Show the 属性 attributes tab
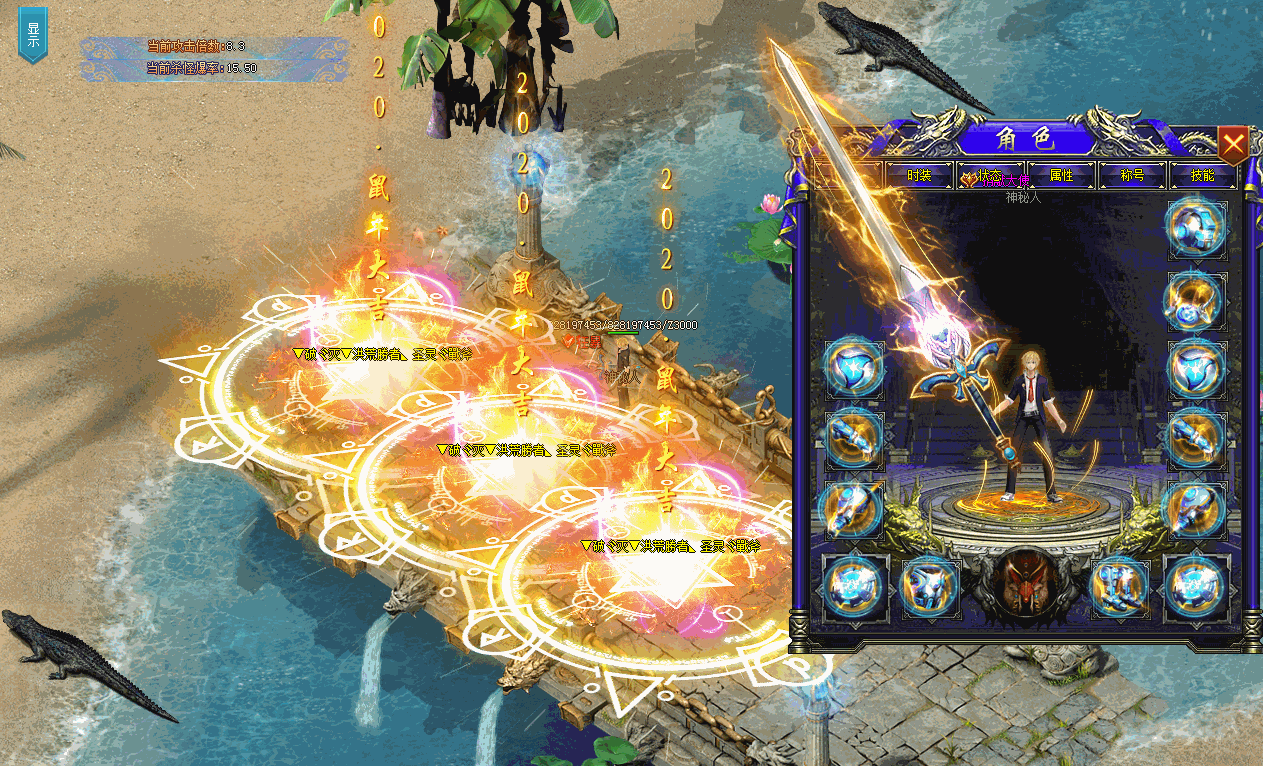Image resolution: width=1263 pixels, height=766 pixels. click(1061, 176)
